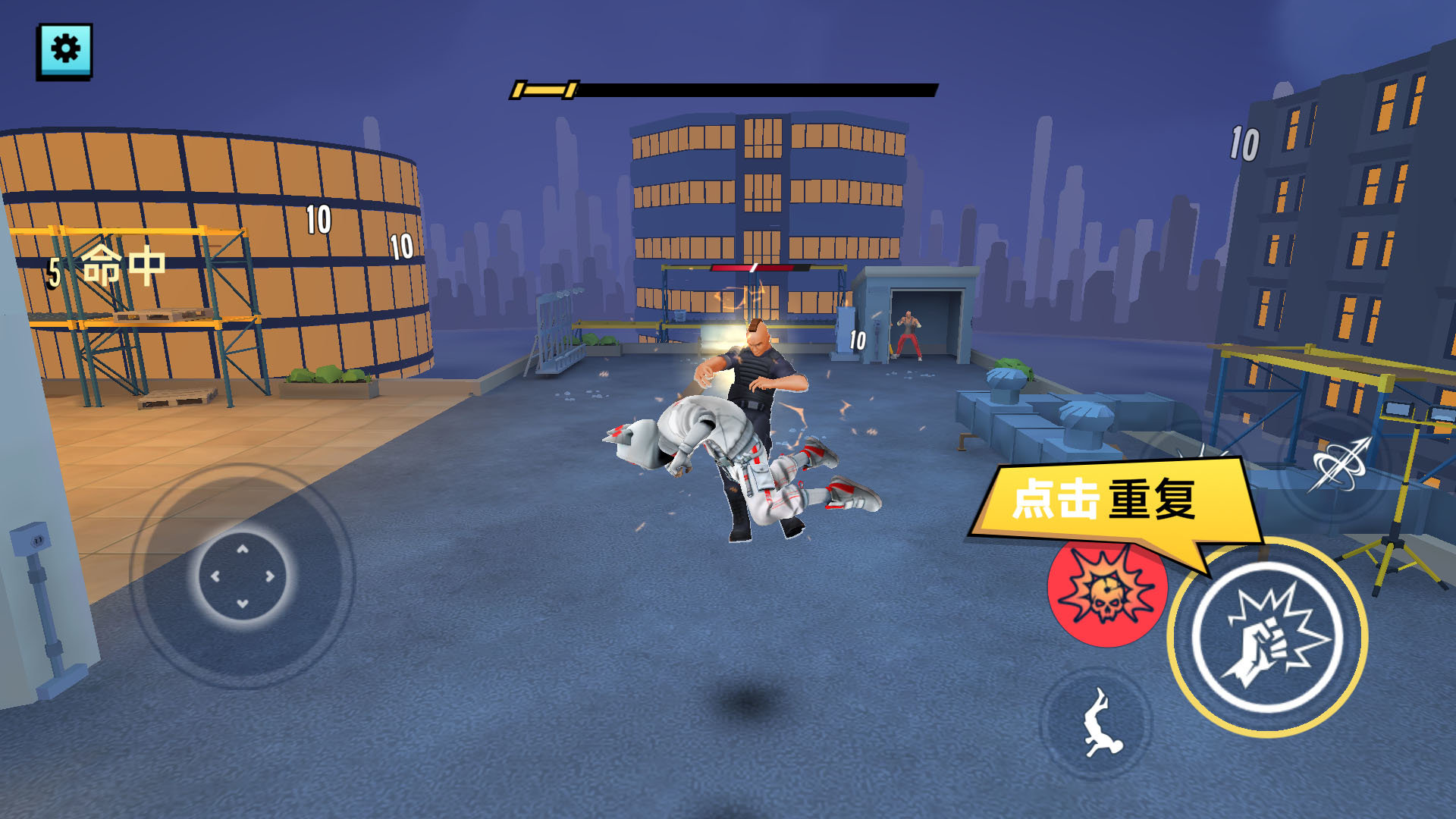Open the gear settings menu
Image resolution: width=1456 pixels, height=819 pixels.
[x=64, y=51]
